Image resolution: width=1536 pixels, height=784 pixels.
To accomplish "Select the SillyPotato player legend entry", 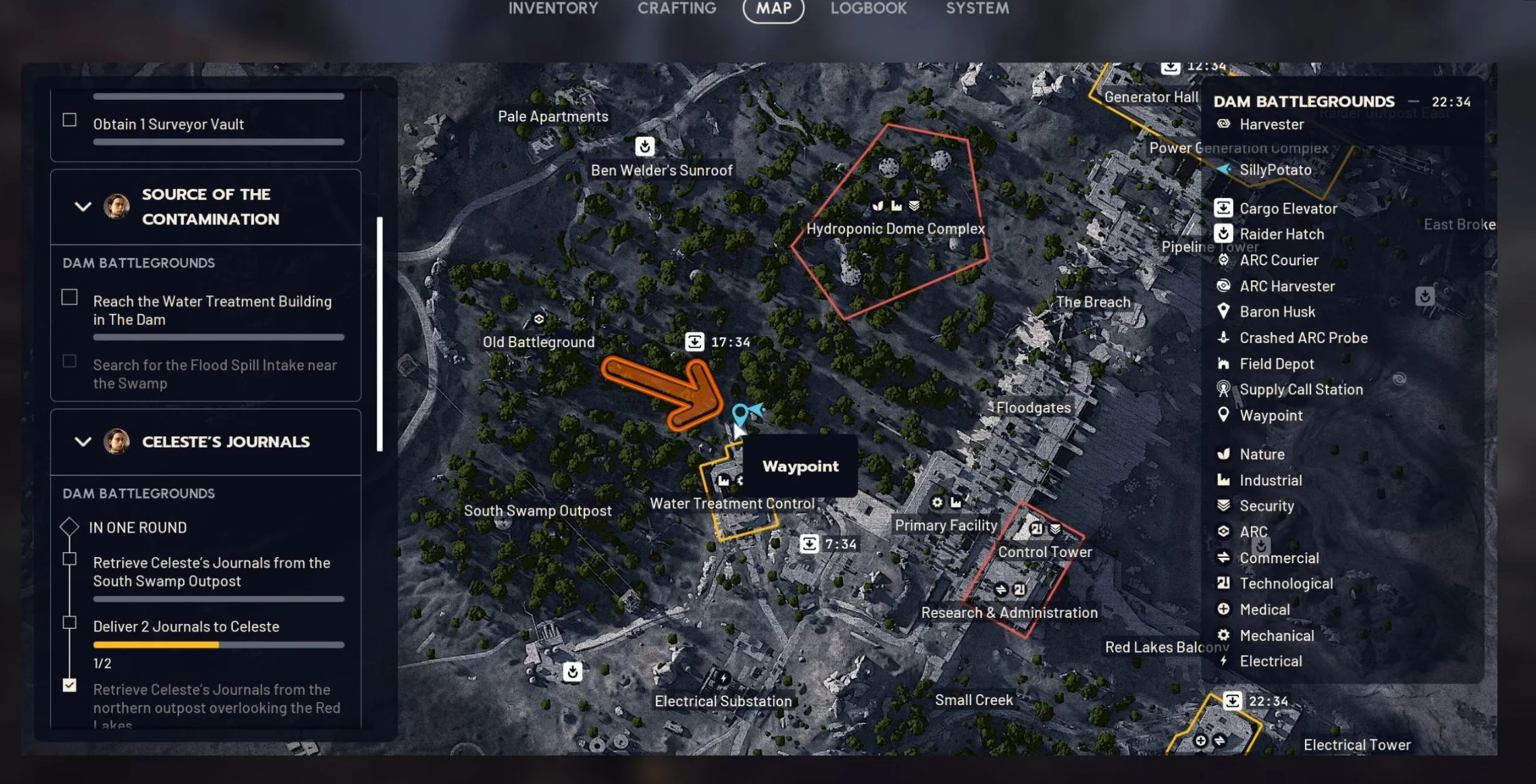I will point(1275,169).
